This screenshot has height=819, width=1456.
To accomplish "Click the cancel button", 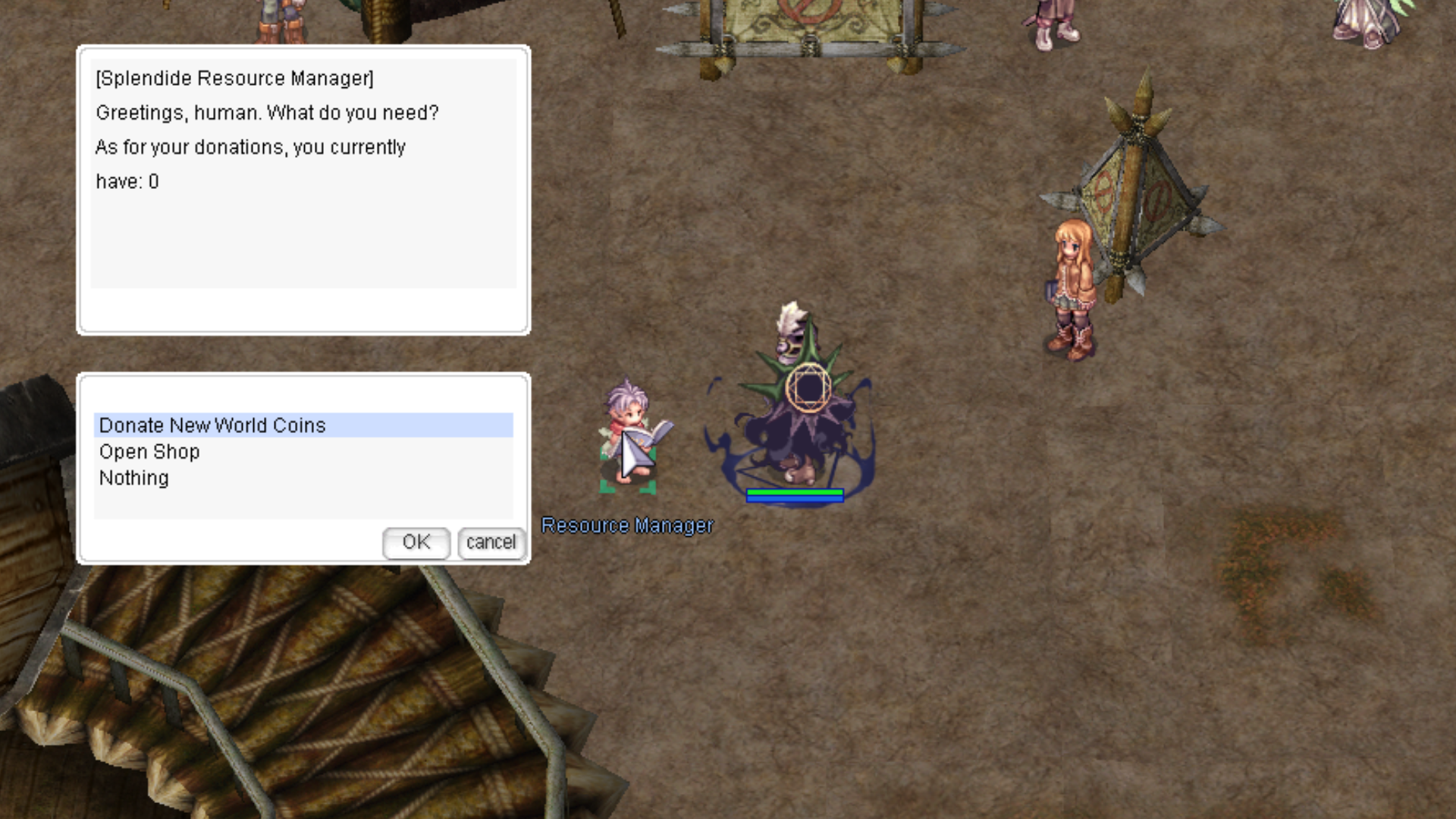I will [491, 543].
